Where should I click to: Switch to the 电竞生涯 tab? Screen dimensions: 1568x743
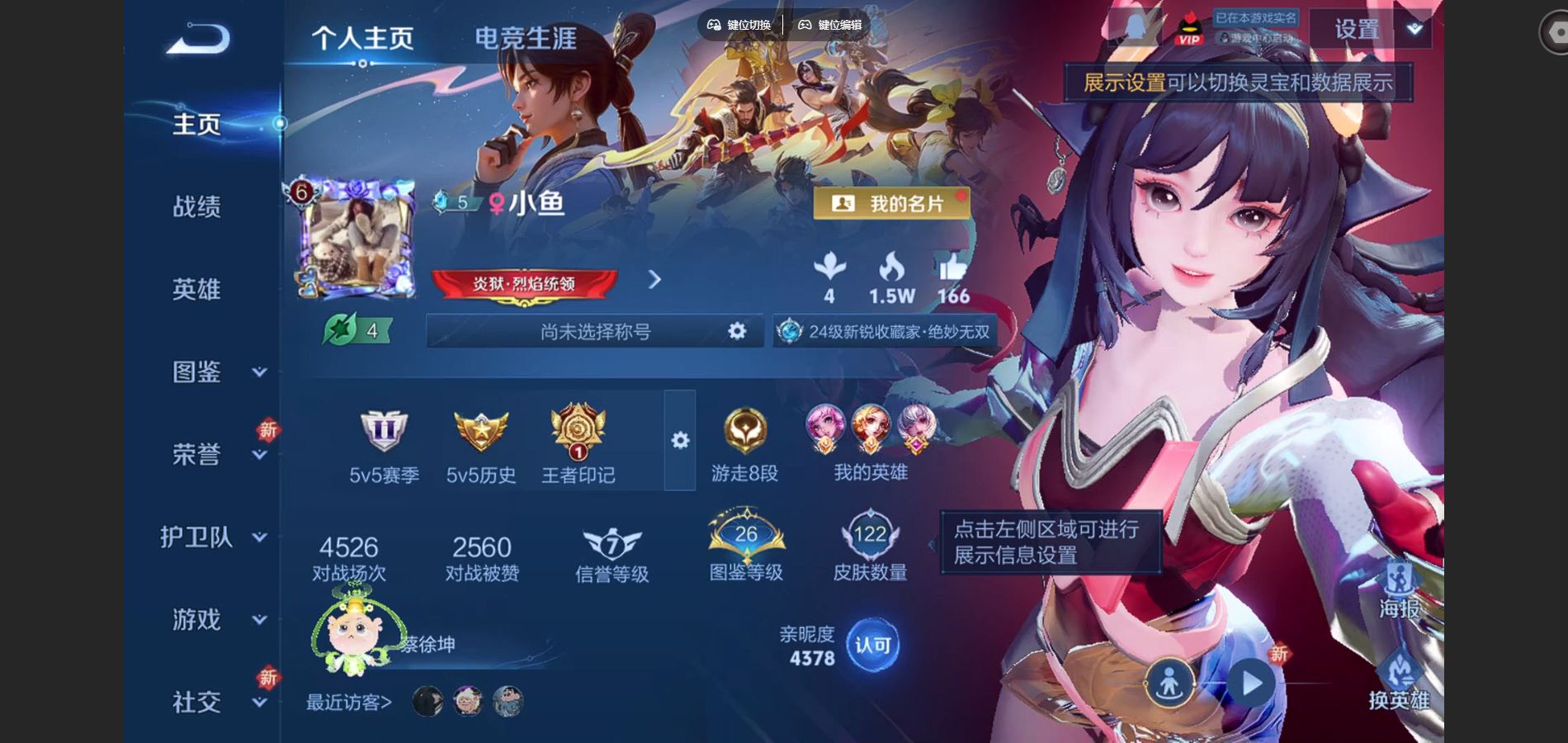(x=527, y=37)
